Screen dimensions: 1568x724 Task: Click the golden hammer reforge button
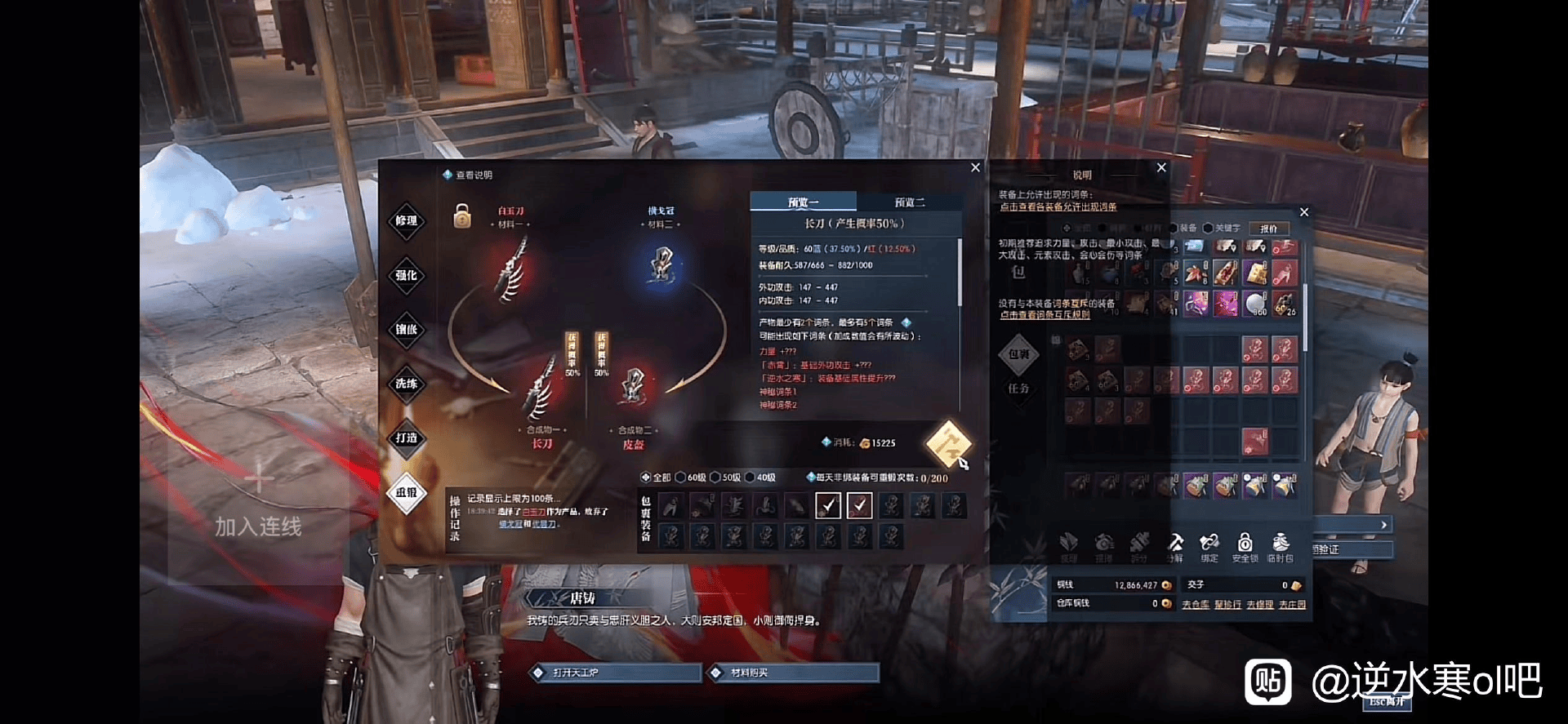coord(947,445)
